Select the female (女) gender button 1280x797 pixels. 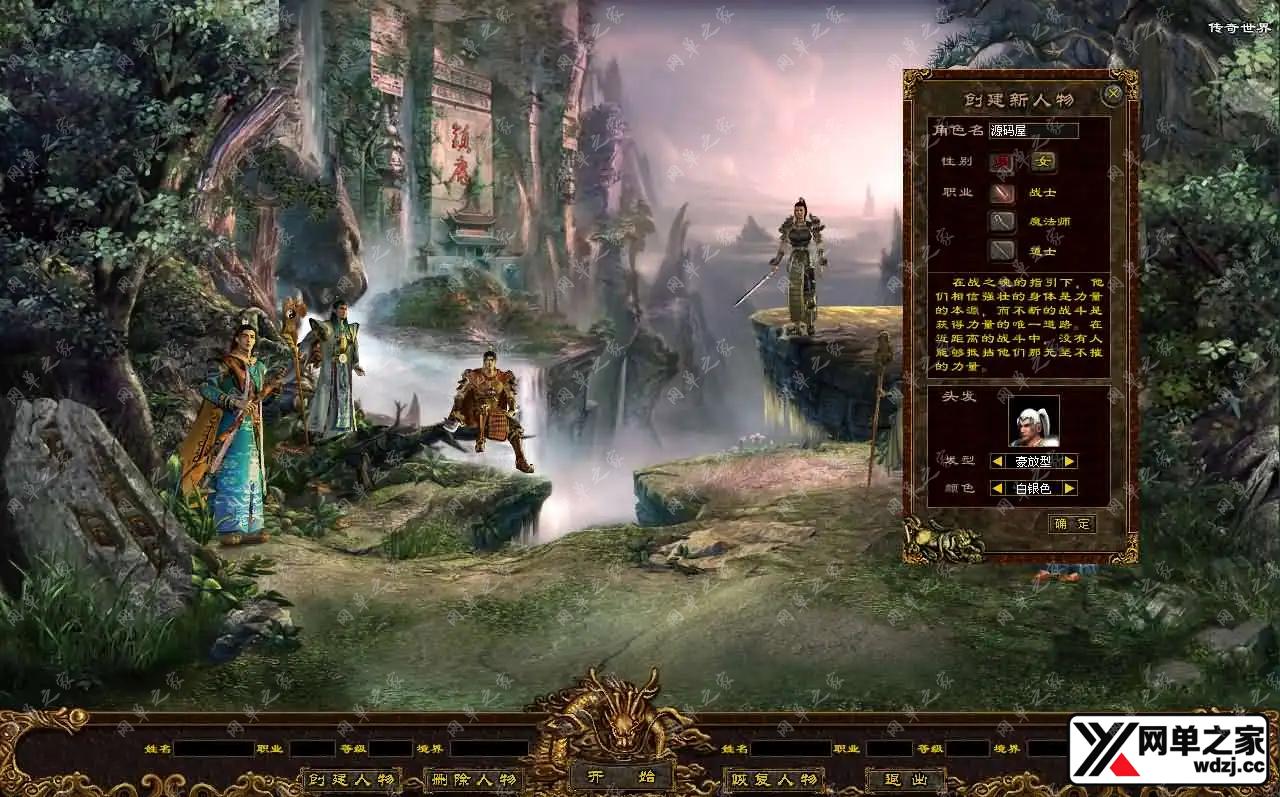click(x=1044, y=162)
